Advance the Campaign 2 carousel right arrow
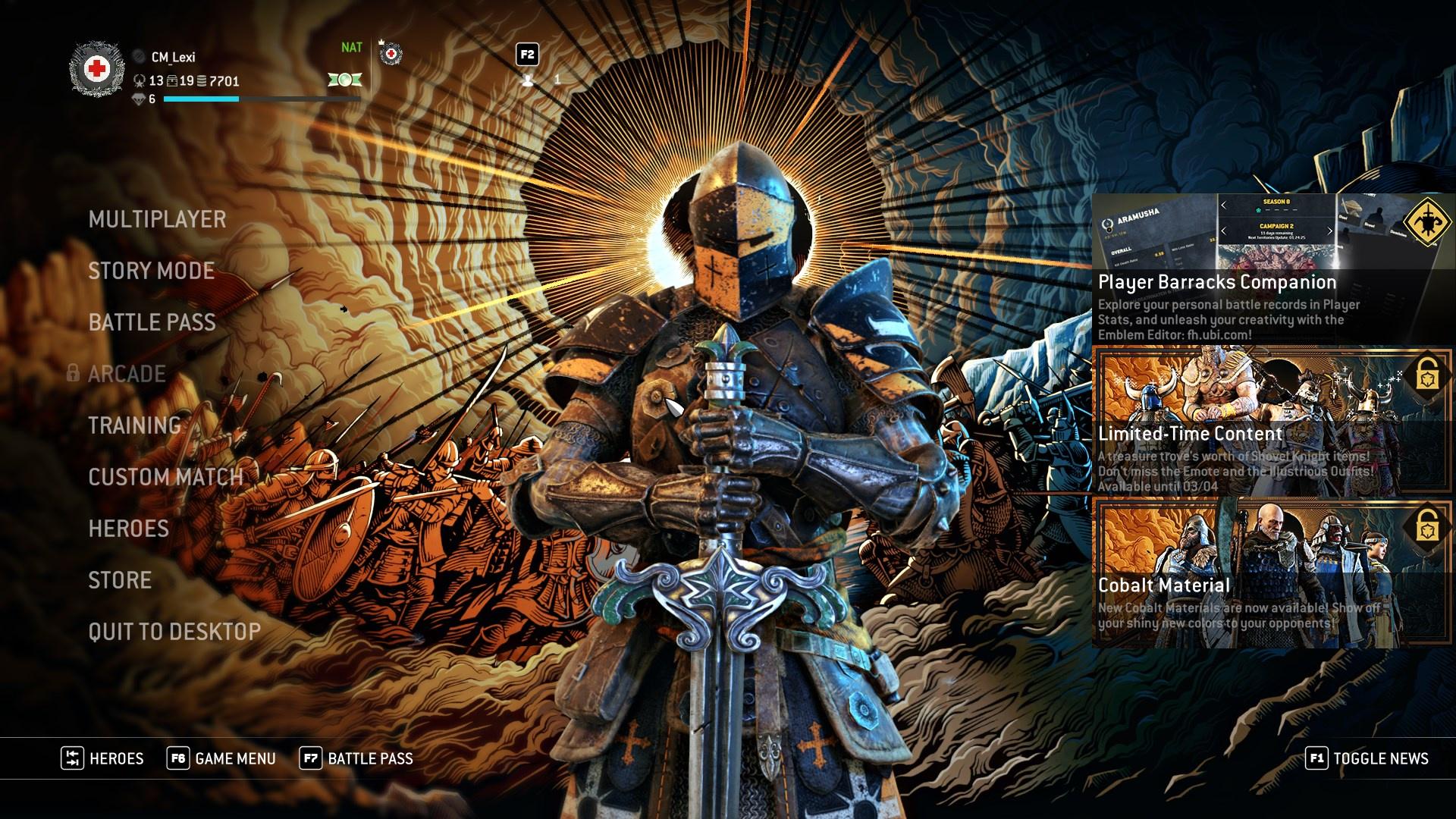 1330,231
